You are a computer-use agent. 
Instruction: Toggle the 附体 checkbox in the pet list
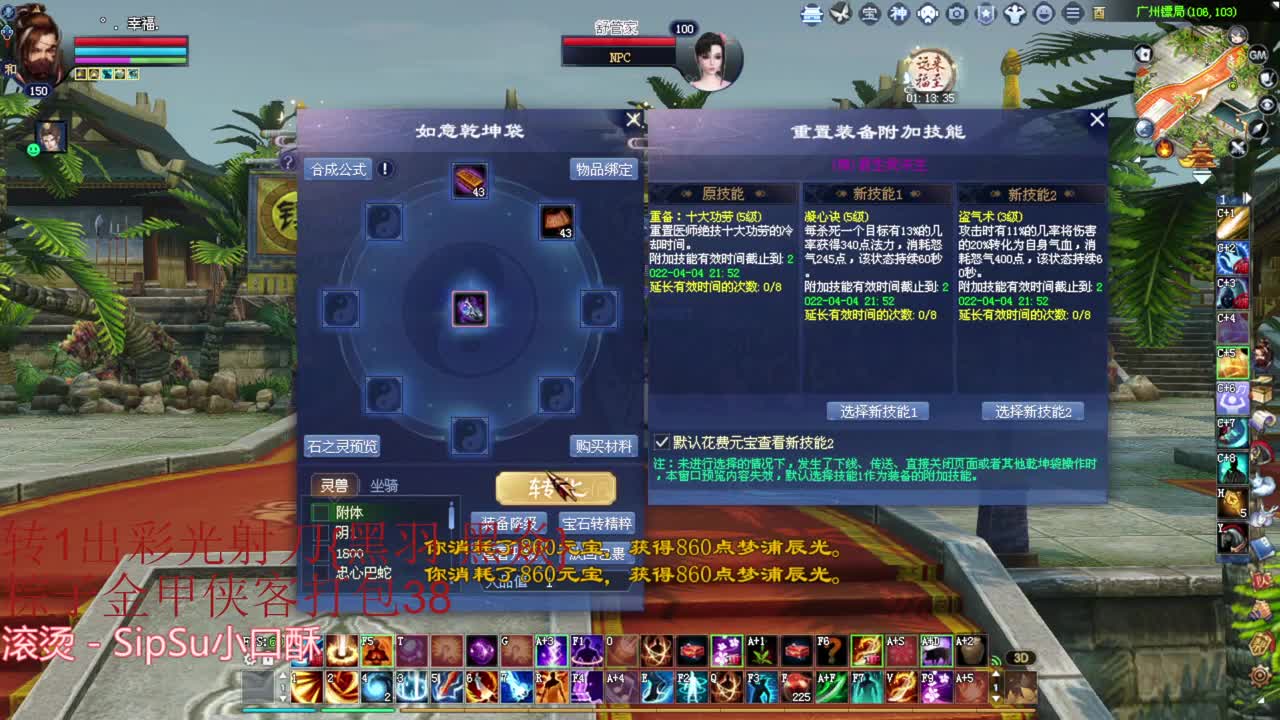coord(320,512)
